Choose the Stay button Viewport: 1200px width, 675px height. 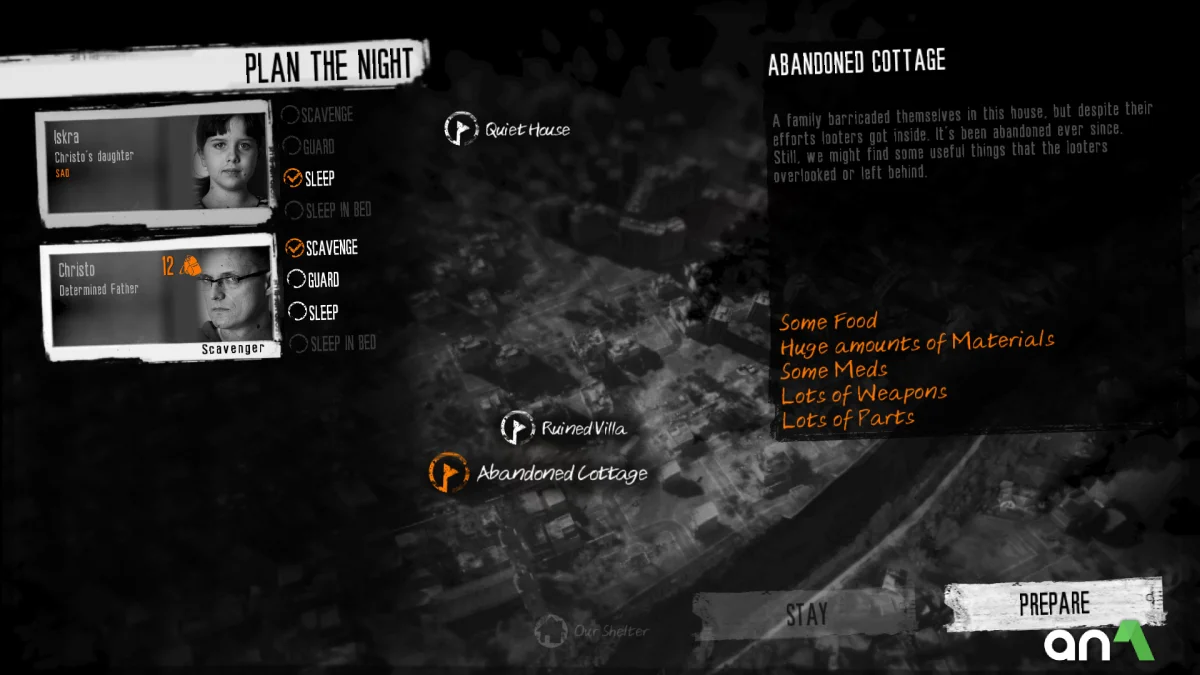(x=805, y=614)
